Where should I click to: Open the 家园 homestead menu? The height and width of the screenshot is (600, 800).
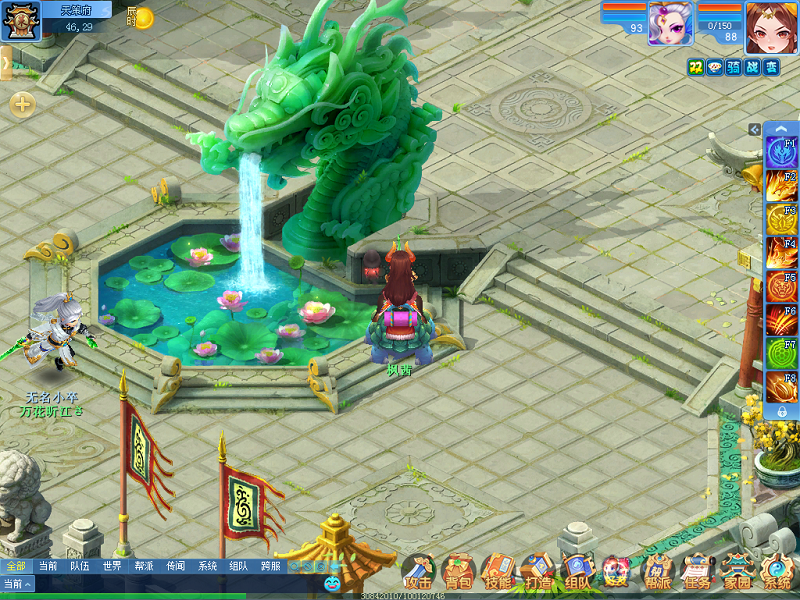tap(737, 573)
